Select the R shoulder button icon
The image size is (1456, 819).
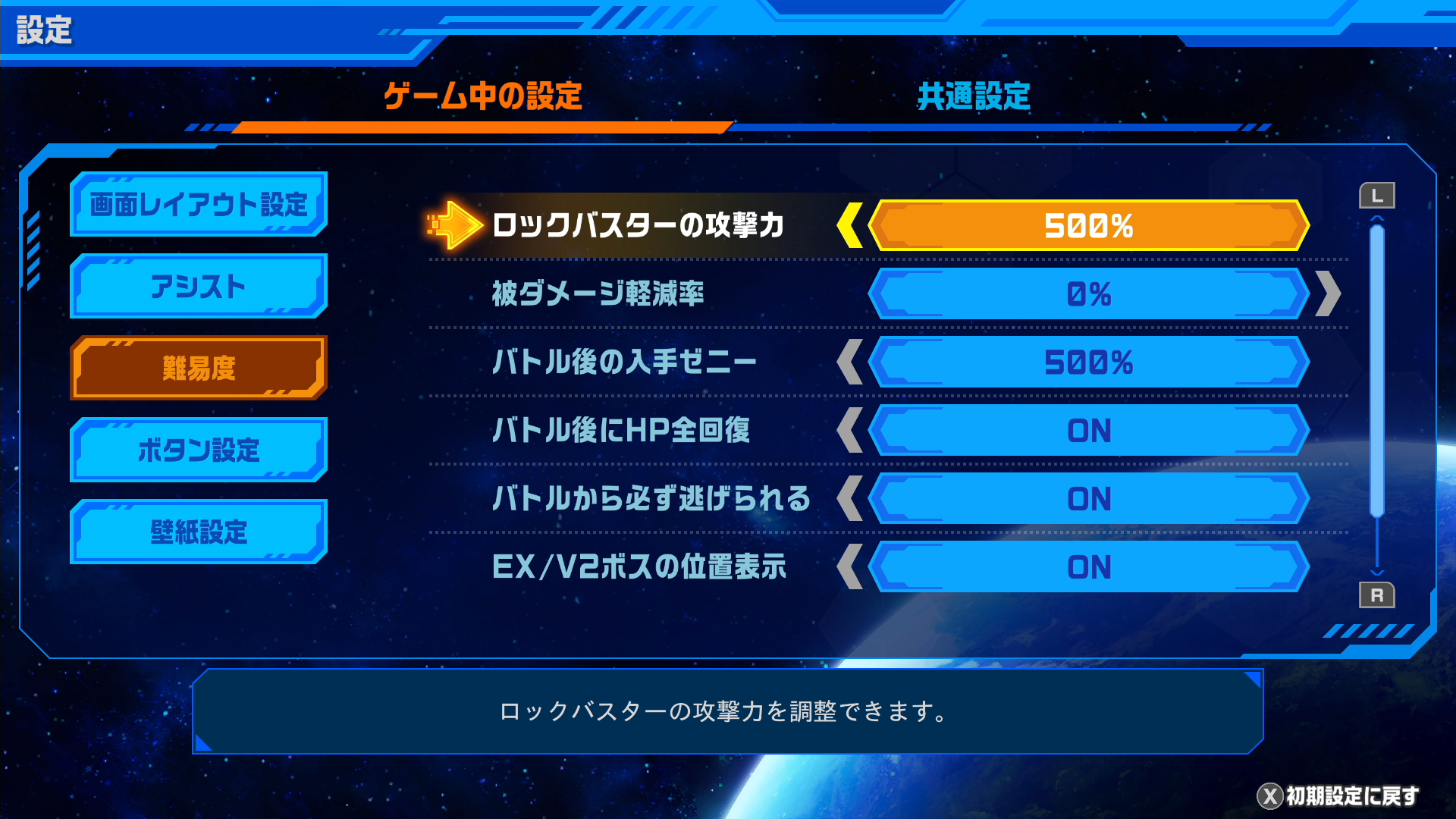(1377, 596)
